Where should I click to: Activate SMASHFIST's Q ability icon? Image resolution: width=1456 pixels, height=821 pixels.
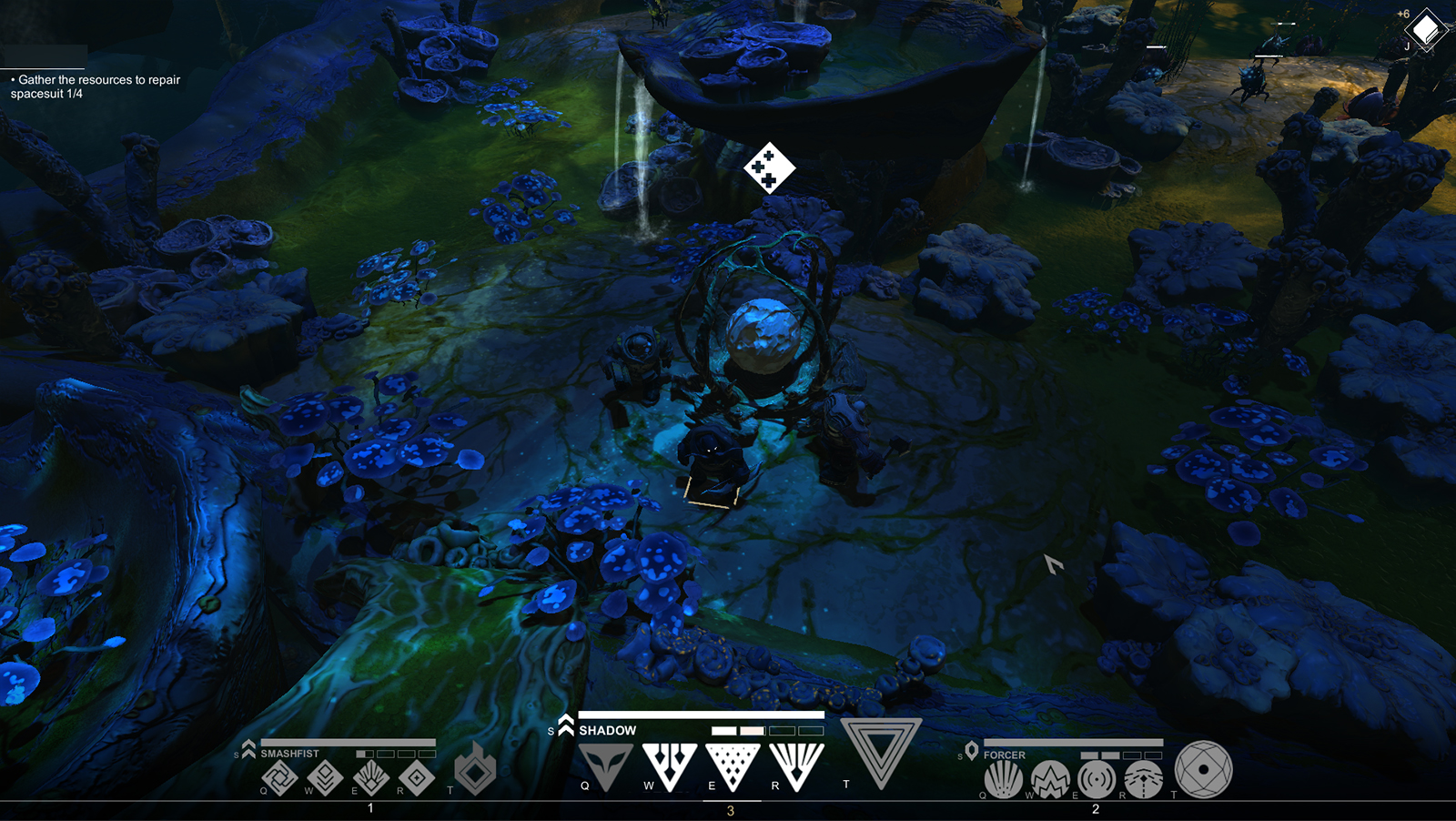tap(279, 778)
